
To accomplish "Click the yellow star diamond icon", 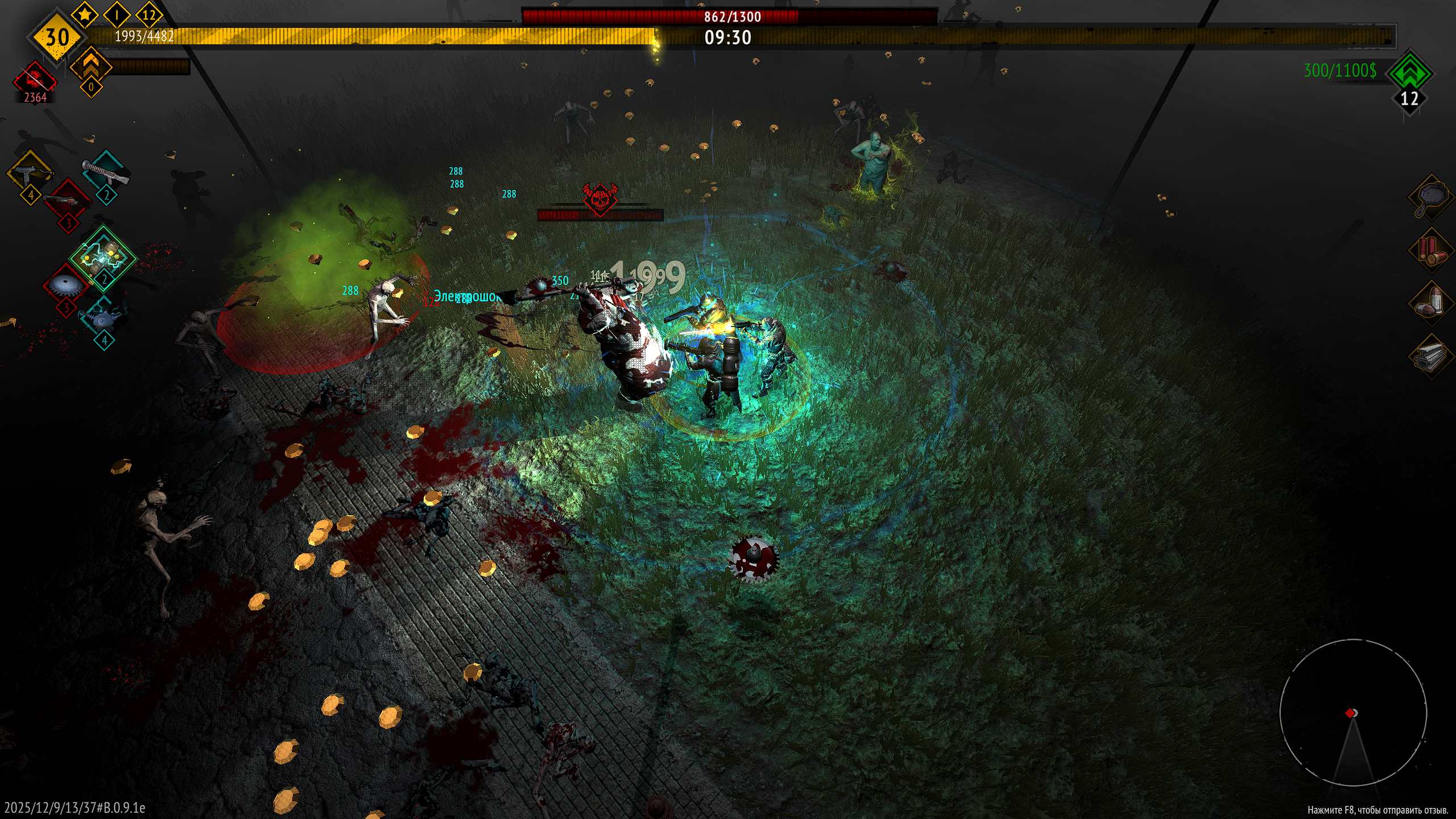I will pos(85,15).
